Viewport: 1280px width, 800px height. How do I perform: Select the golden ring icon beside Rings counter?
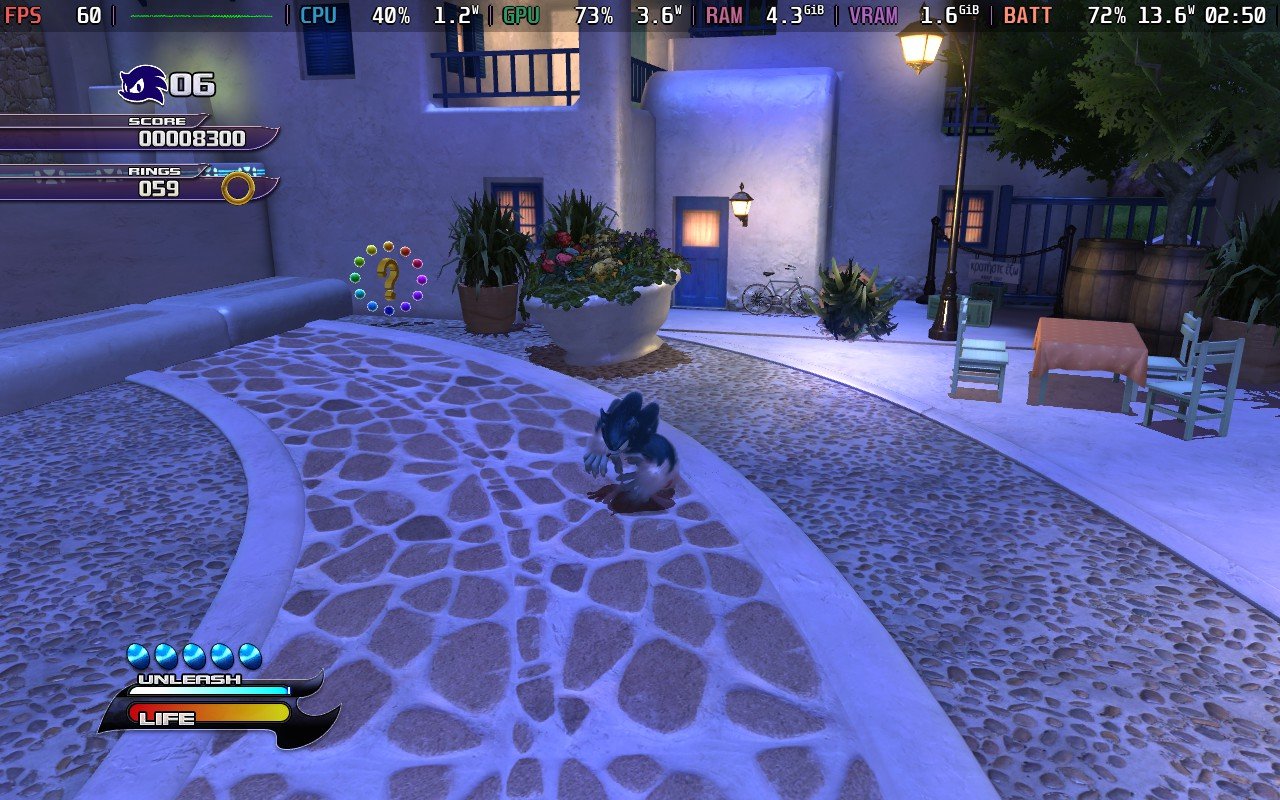(x=237, y=187)
